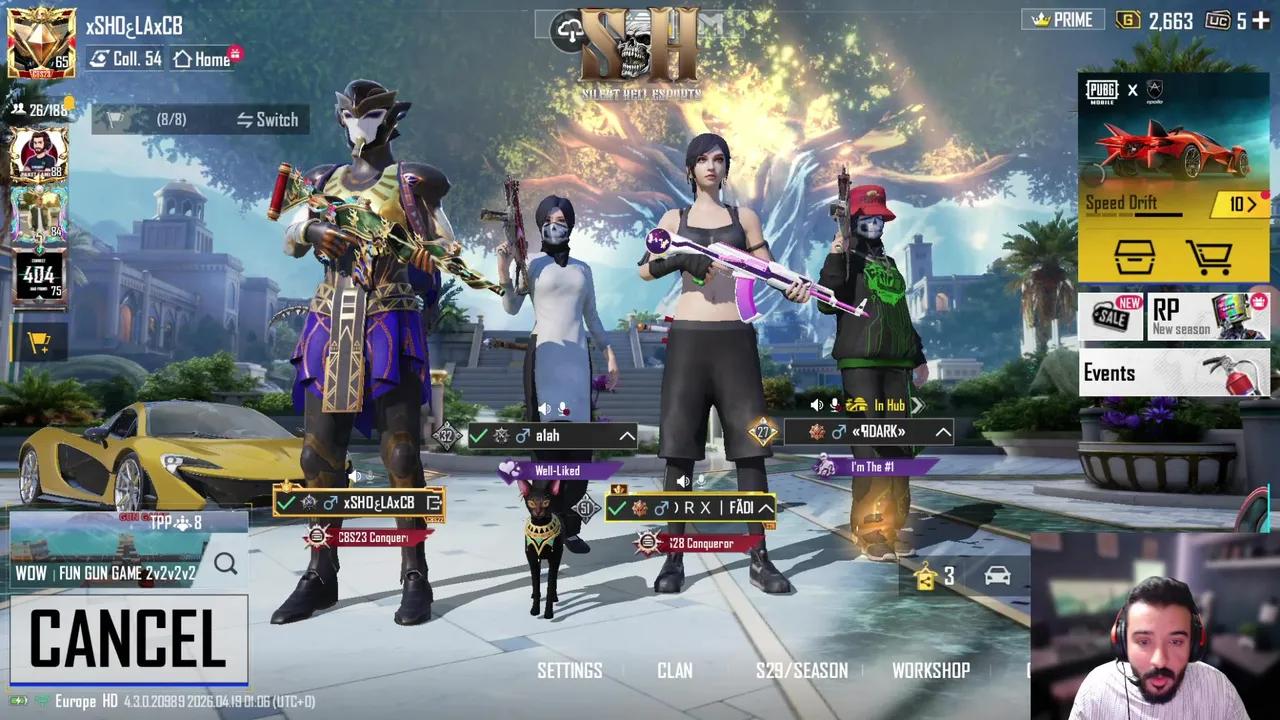Collapse the alah nameplate chevron

point(628,436)
